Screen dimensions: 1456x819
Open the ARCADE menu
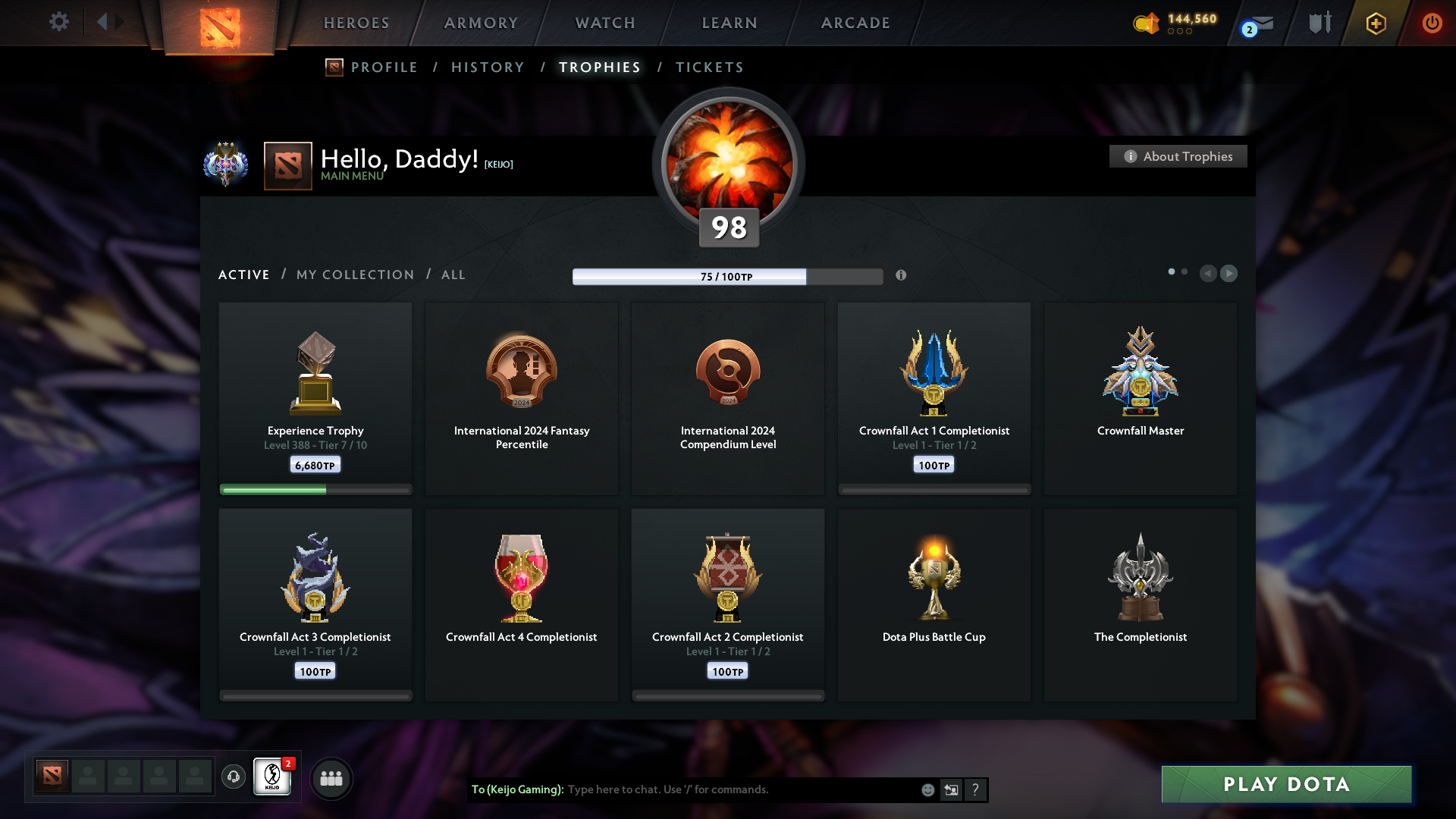[x=855, y=23]
